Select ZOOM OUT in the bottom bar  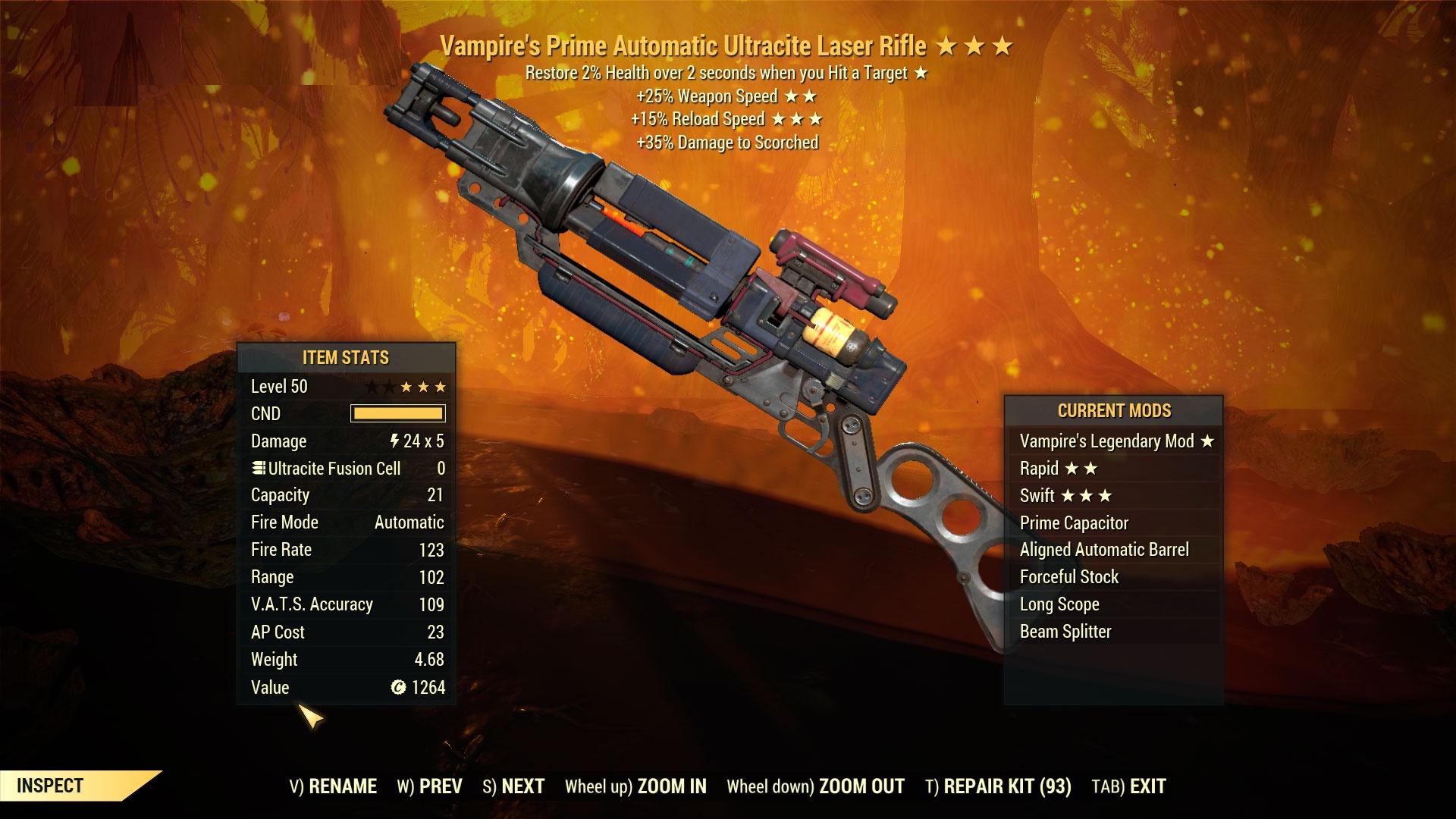pyautogui.click(x=816, y=786)
